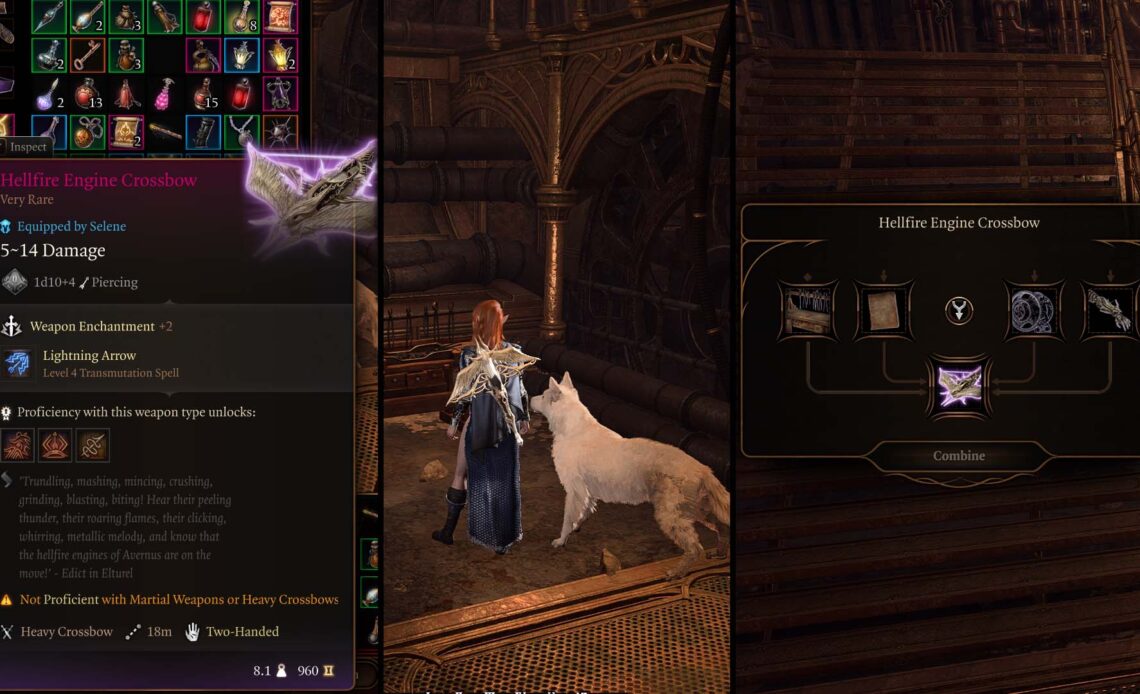
Task: Click the Combine button
Action: pos(958,456)
